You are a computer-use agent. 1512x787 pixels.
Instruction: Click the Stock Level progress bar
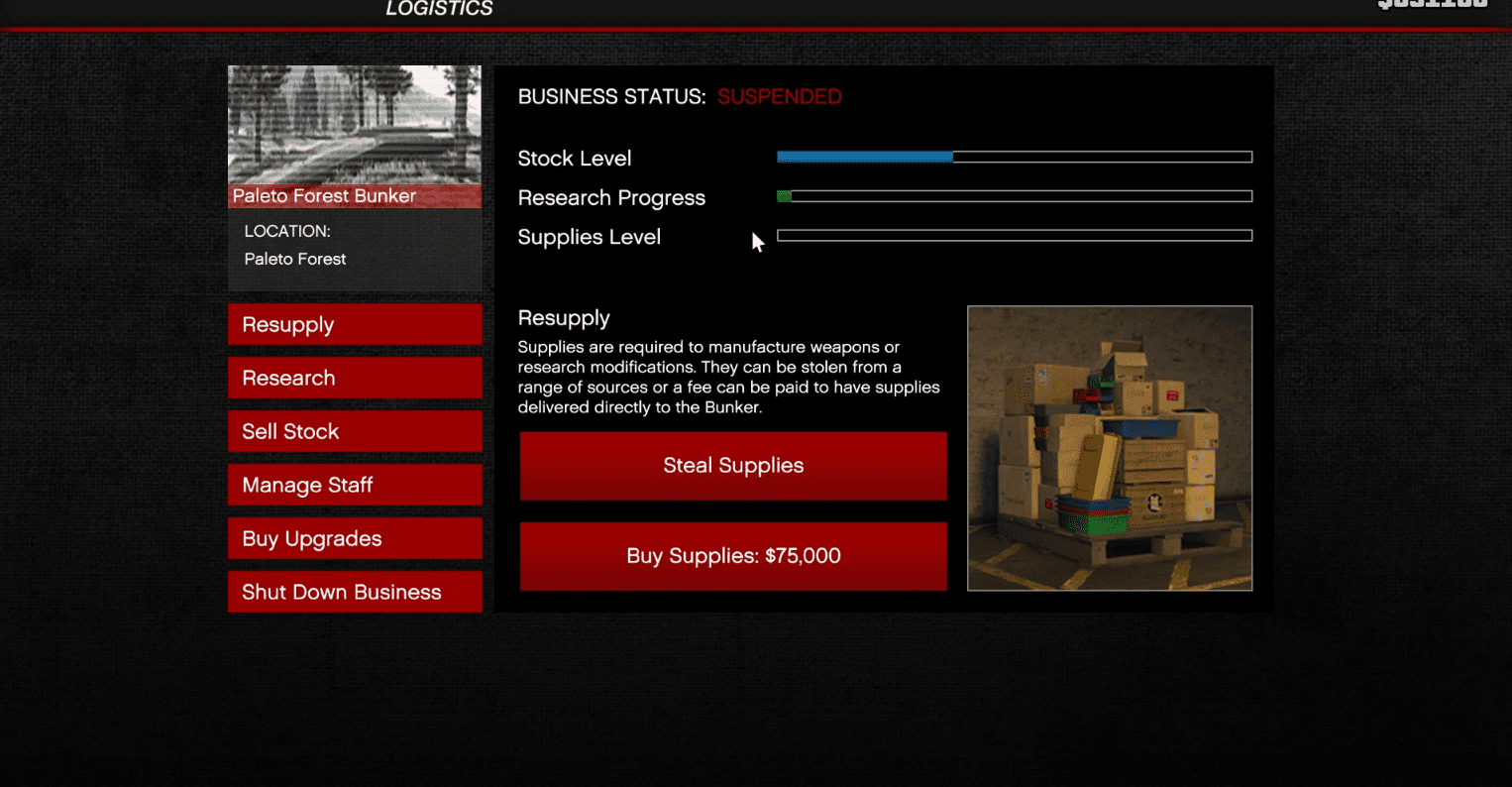[x=1014, y=157]
